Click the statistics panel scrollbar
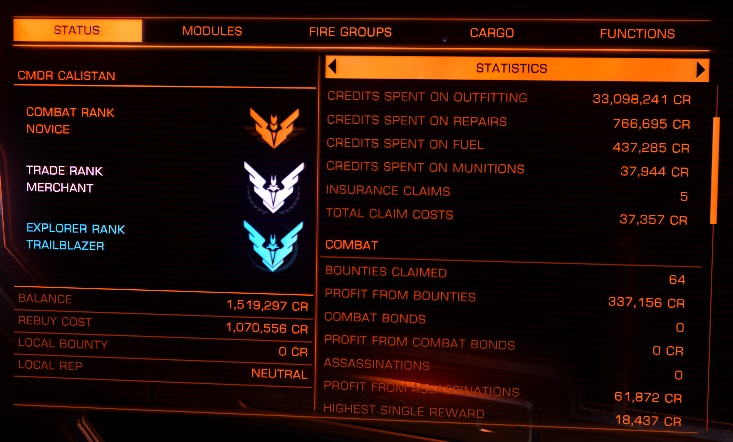This screenshot has width=733, height=442. pyautogui.click(x=714, y=168)
